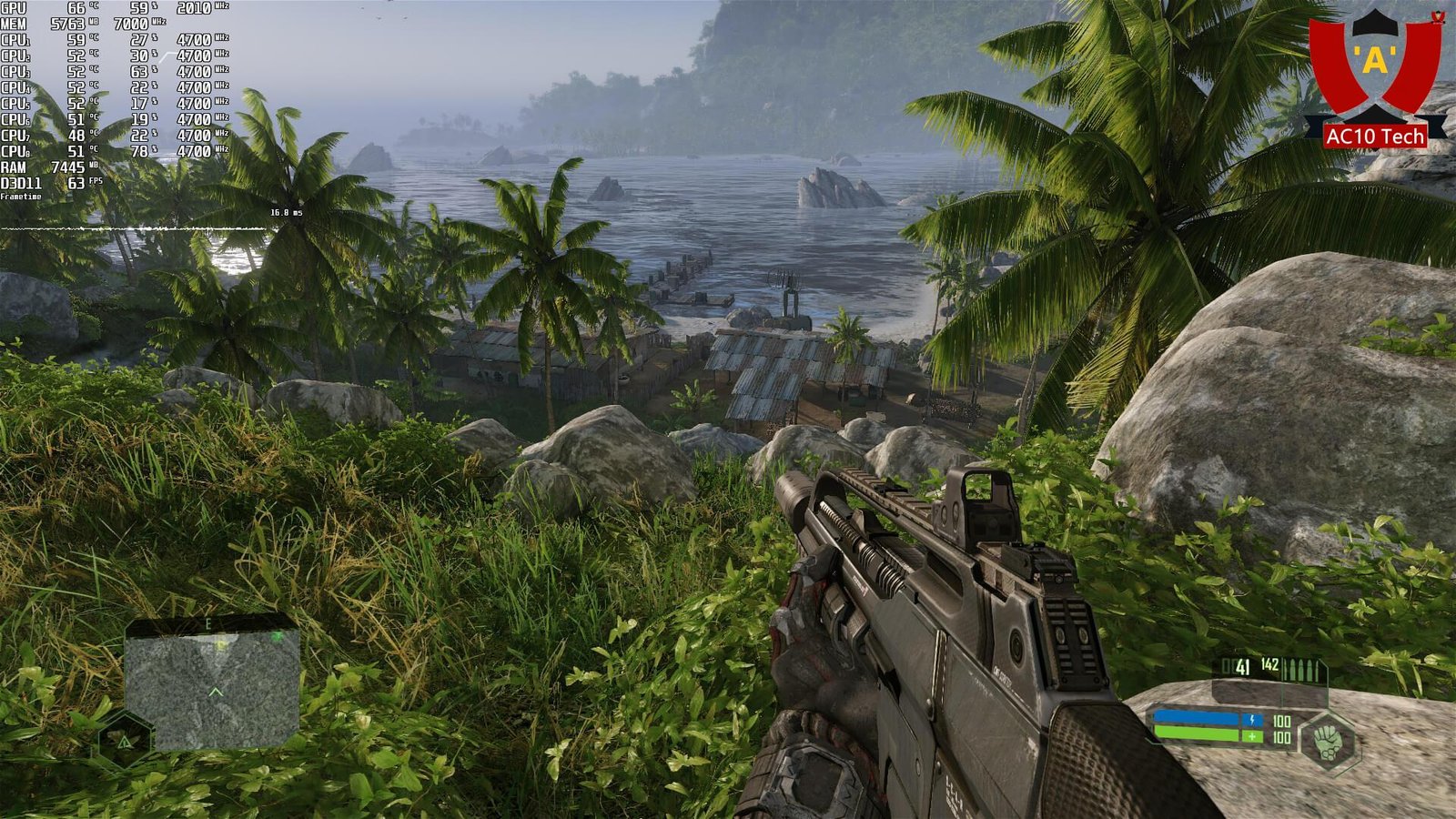1456x819 pixels.
Task: Click the triangle hexagon indicator below the minimap
Action: pos(125,741)
